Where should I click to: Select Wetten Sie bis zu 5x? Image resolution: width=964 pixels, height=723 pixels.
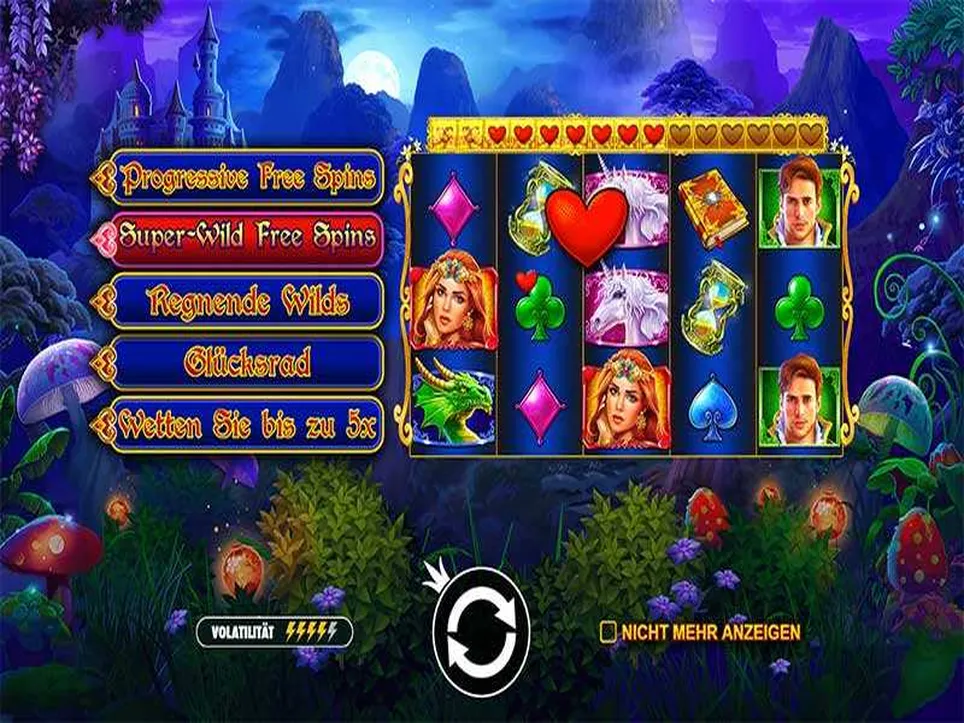[x=246, y=426]
